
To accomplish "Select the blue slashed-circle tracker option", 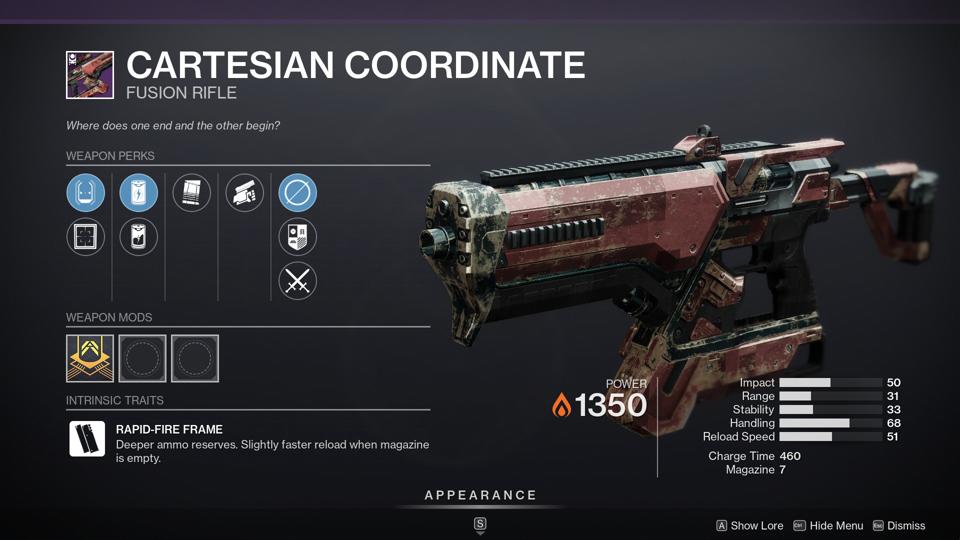I will pos(298,193).
